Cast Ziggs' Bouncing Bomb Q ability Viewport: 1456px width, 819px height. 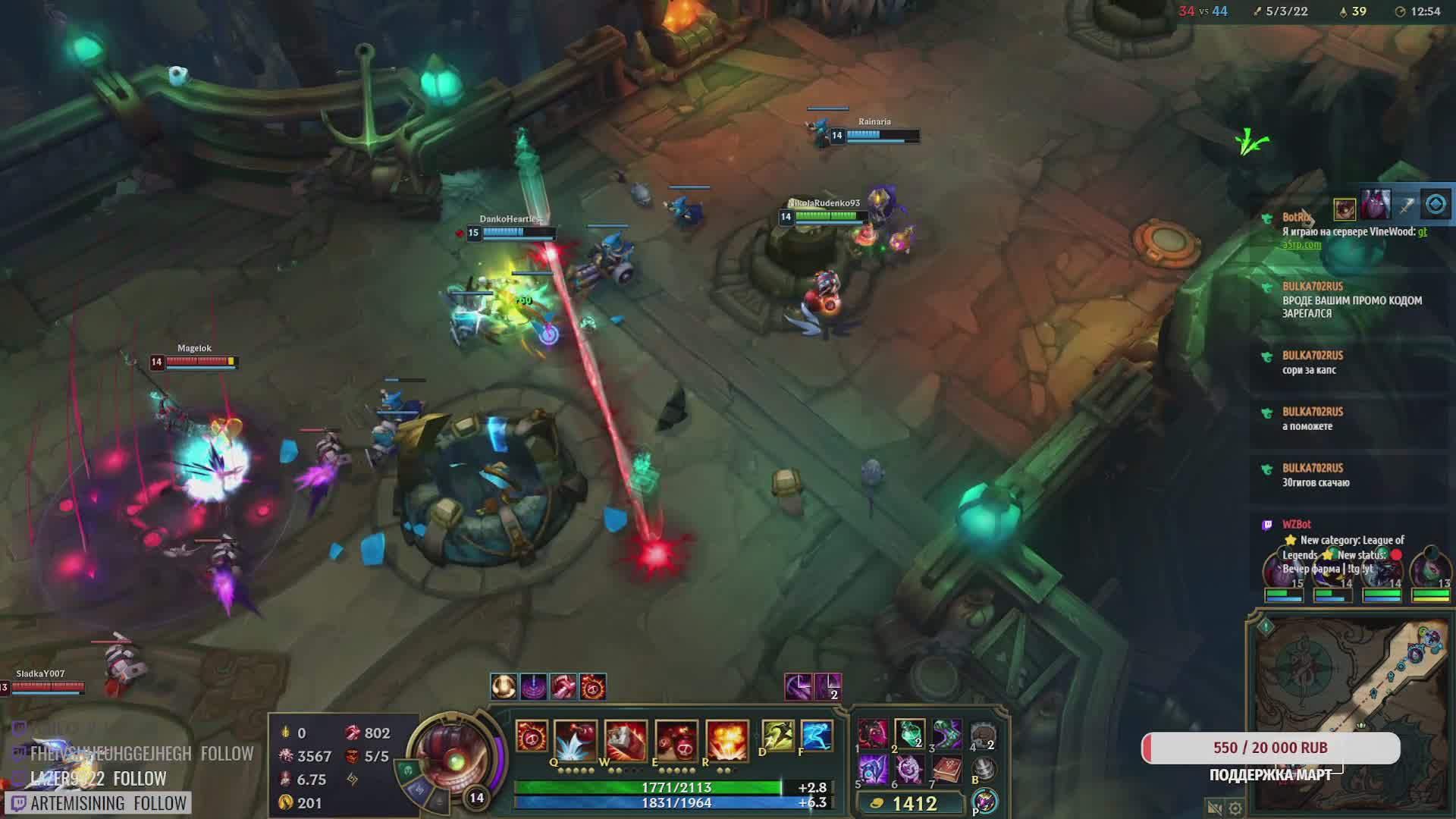(x=576, y=739)
